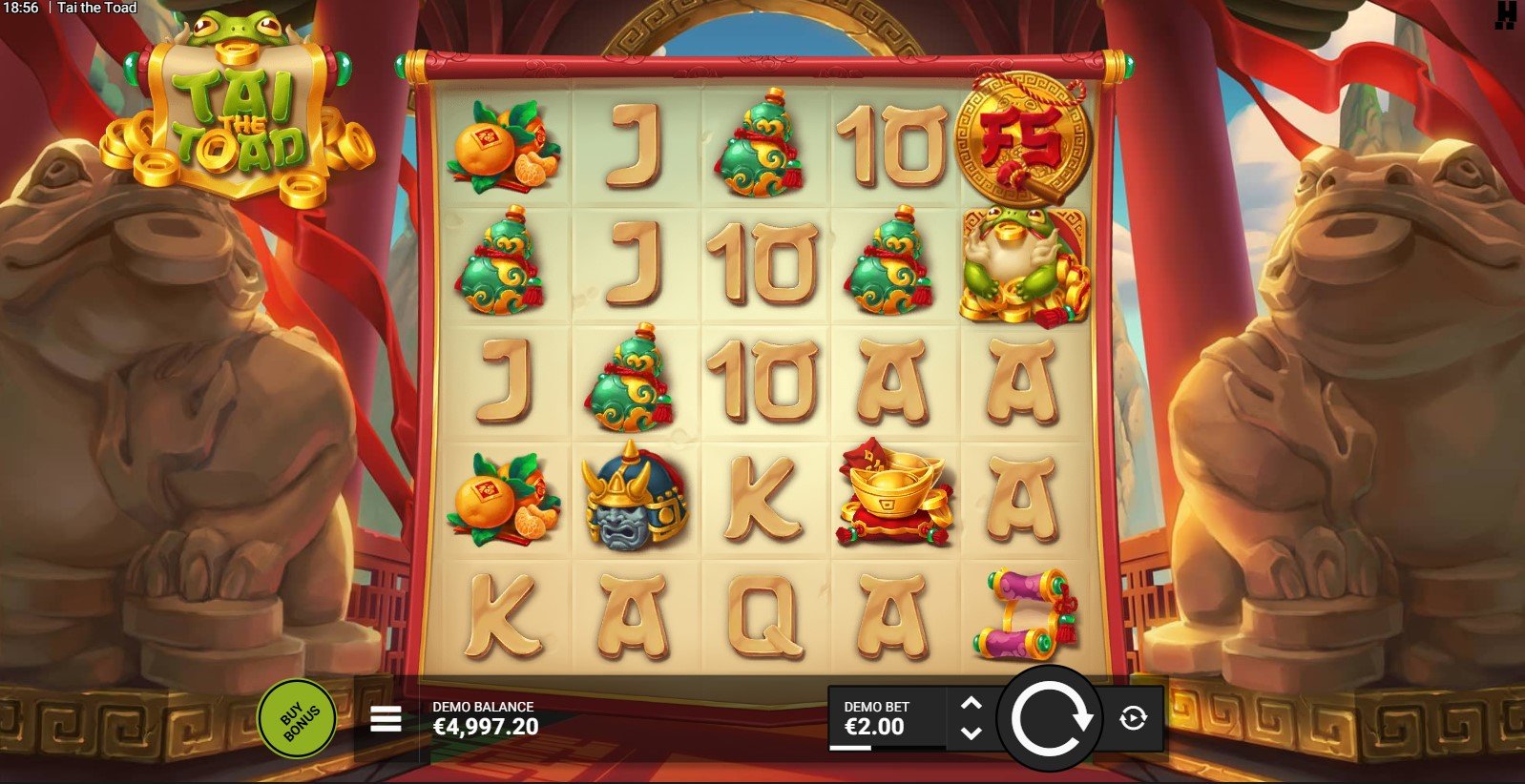The width and height of the screenshot is (1525, 784).
Task: Spin the reels
Action: [1050, 718]
